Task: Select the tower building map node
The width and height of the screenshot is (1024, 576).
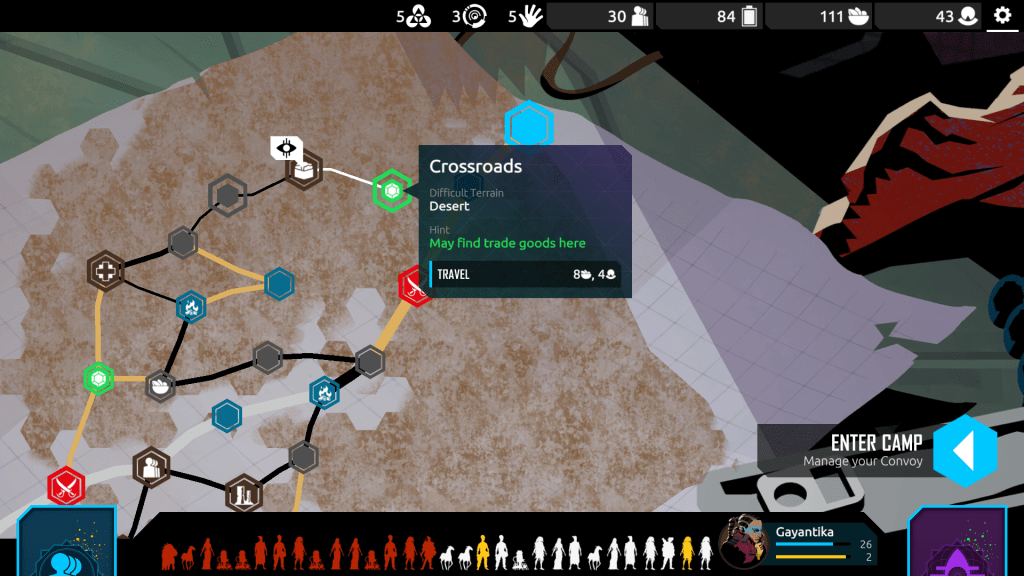Action: (243, 493)
